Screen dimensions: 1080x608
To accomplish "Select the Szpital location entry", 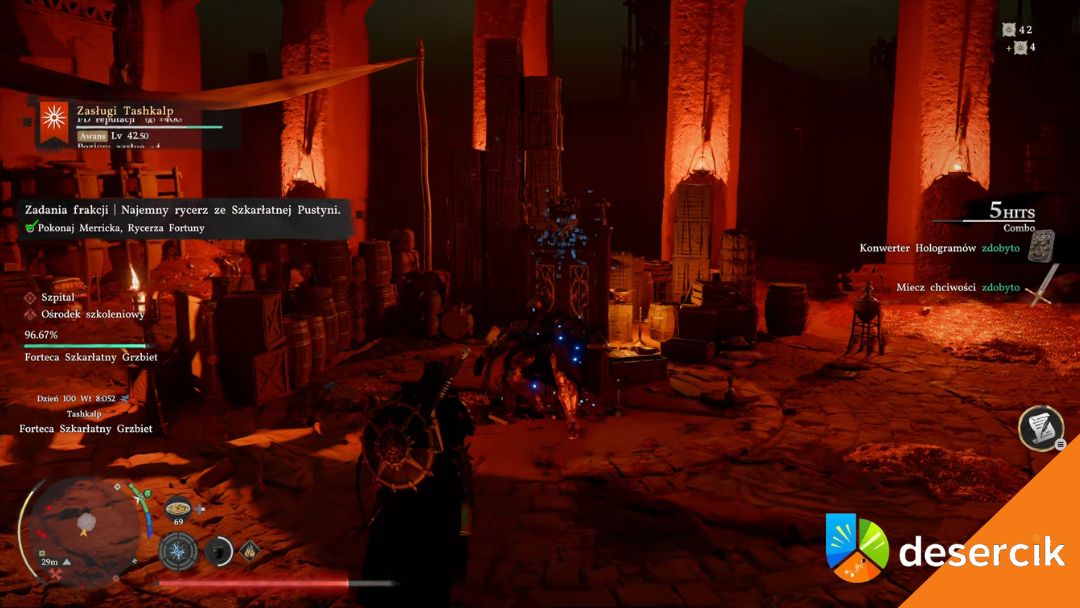I will [x=58, y=297].
